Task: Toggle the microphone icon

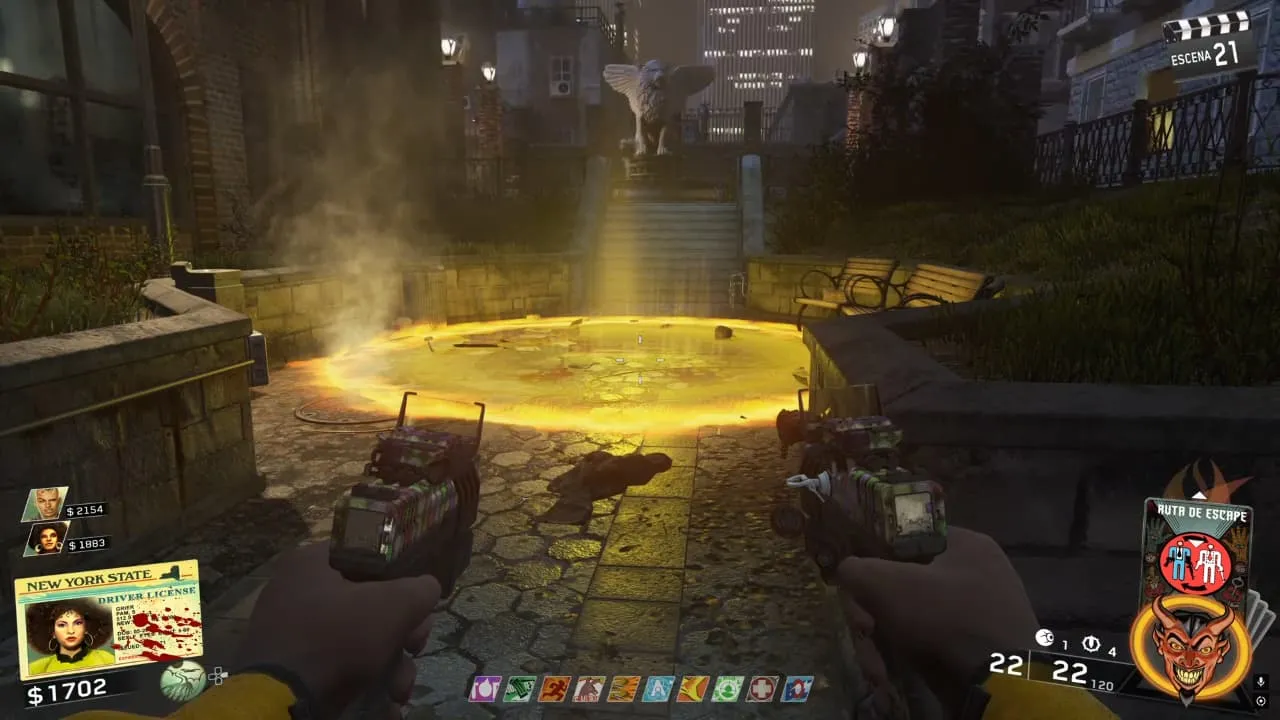Action: tap(1259, 682)
